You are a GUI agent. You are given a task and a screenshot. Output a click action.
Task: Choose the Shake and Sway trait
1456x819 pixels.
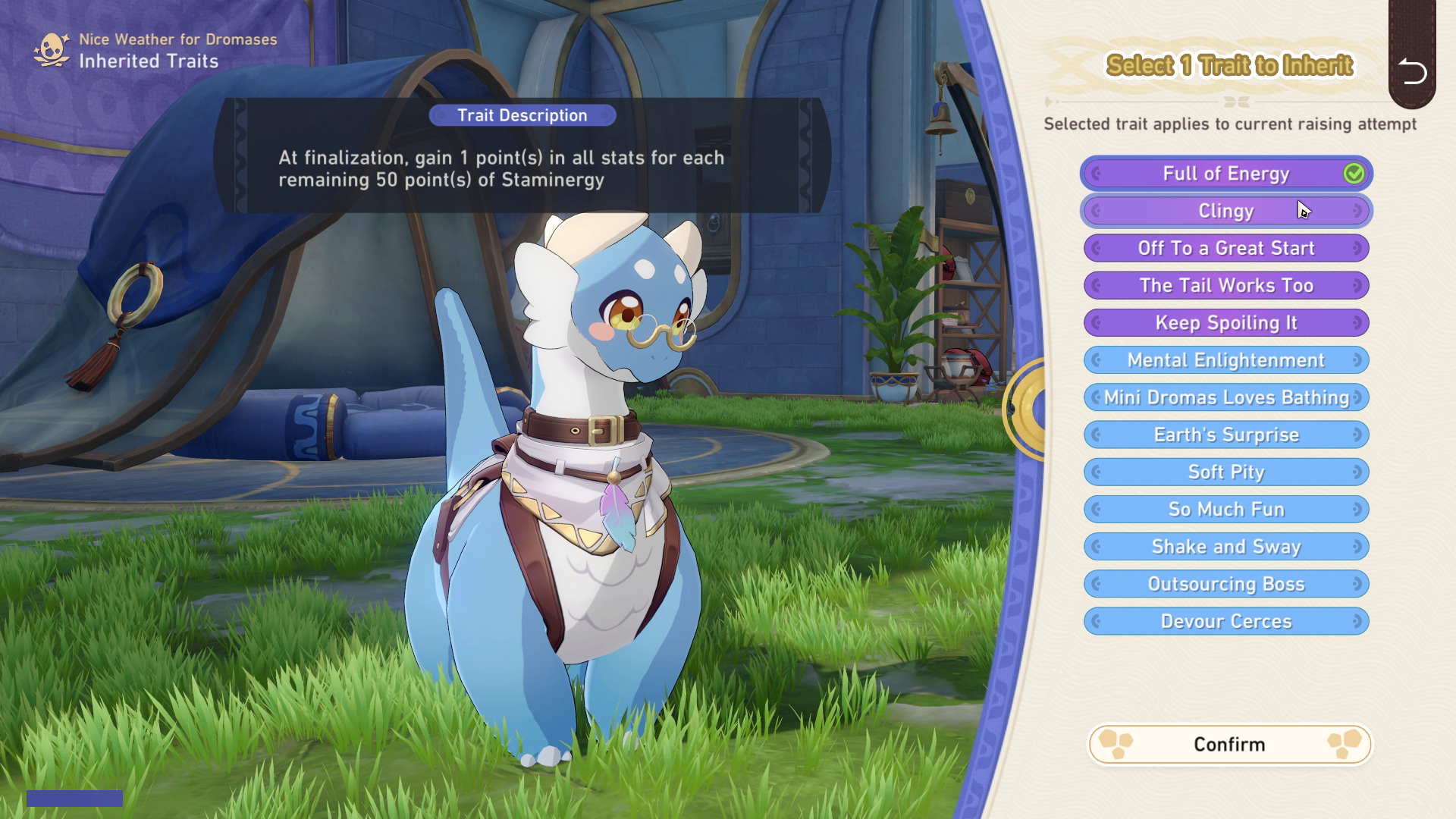(x=1225, y=547)
